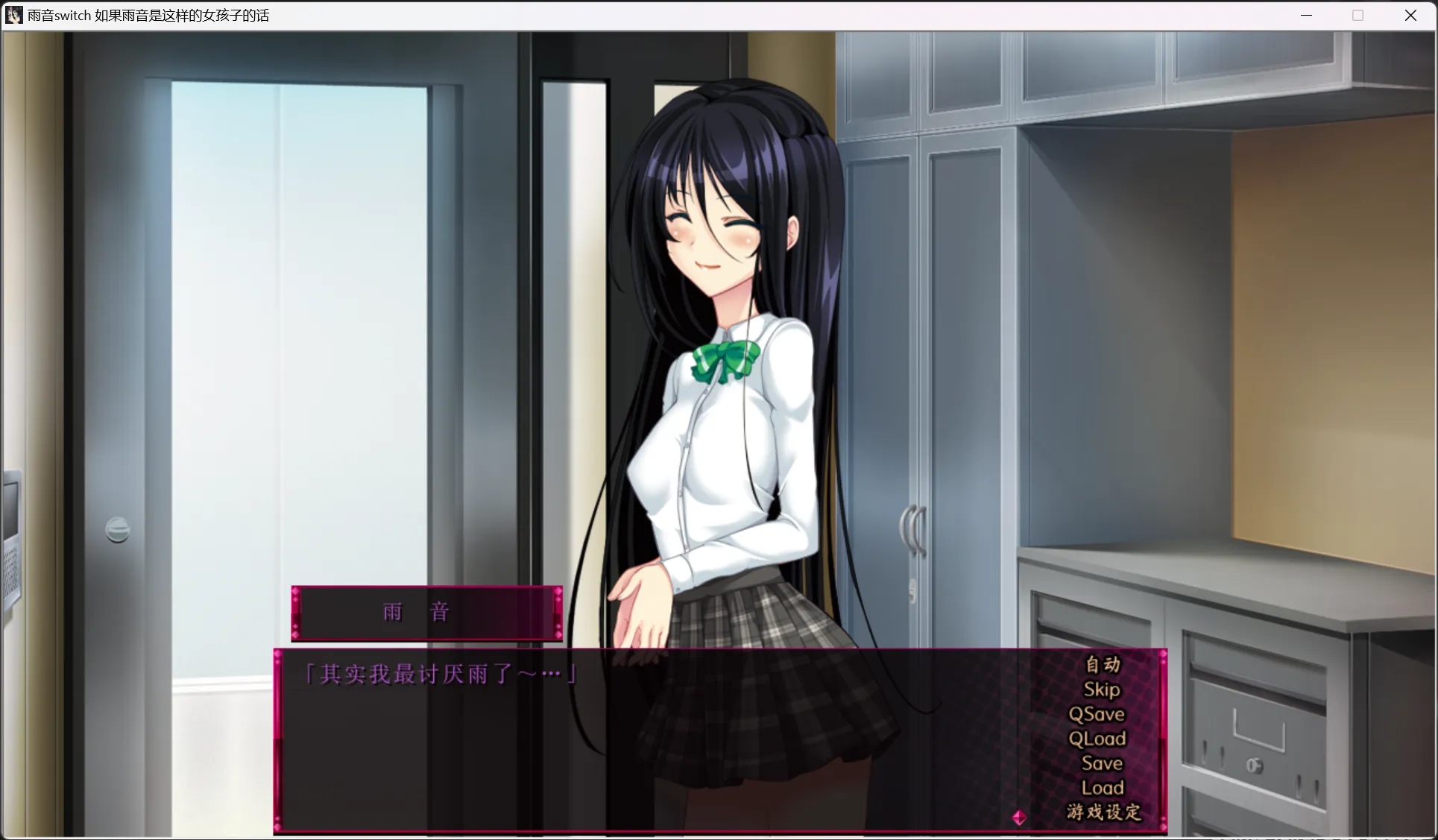Collapse the quick menu with the diamond arrow
Screen dimensions: 1438x840
tap(1019, 816)
